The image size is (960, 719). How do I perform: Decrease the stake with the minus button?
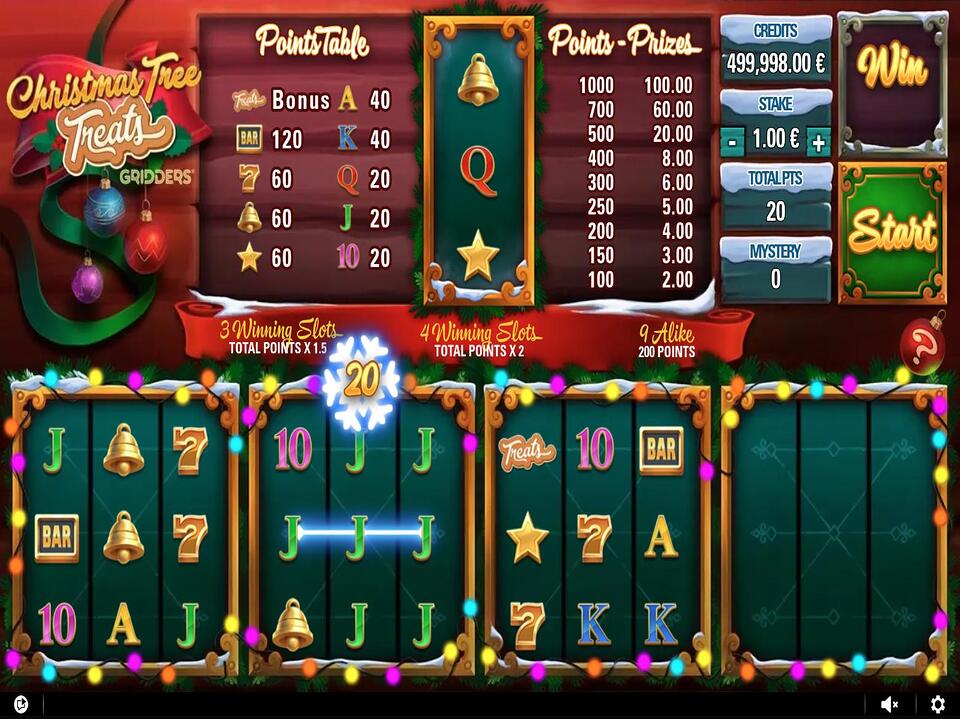click(733, 142)
